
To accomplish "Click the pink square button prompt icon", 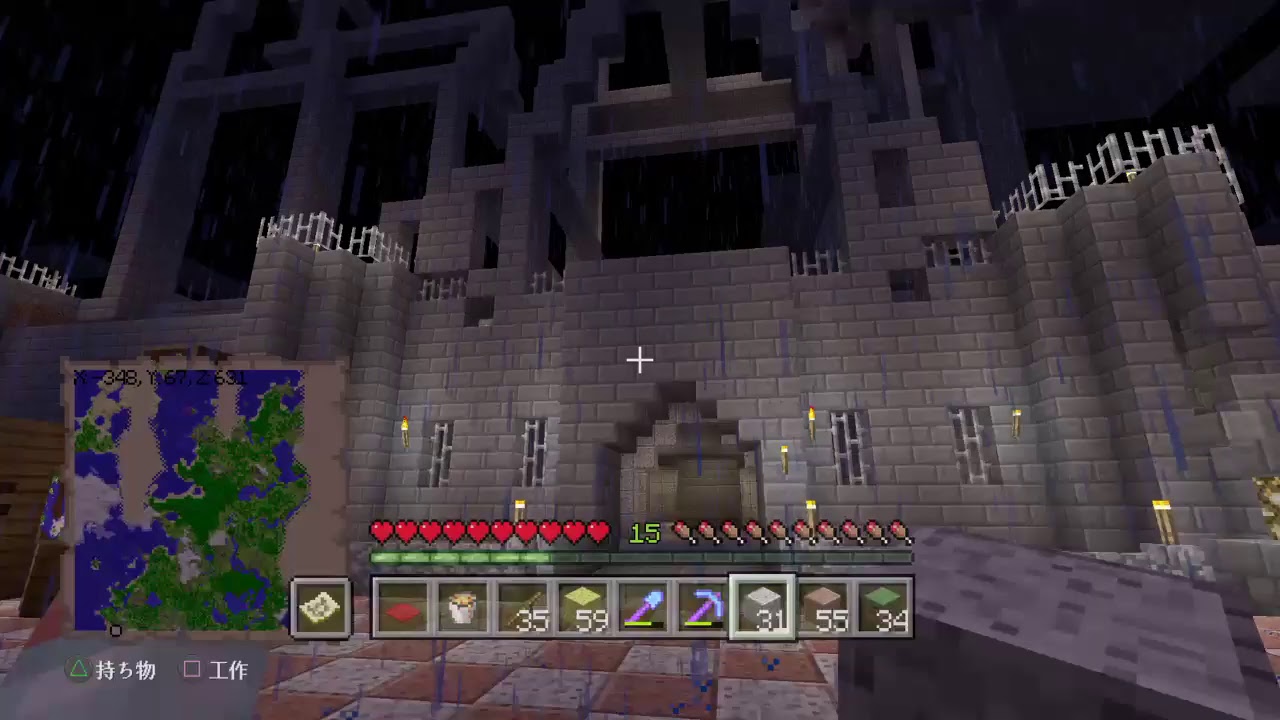I will click(192, 671).
